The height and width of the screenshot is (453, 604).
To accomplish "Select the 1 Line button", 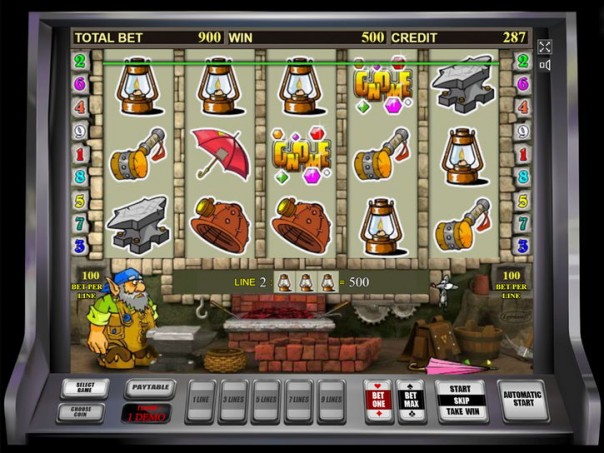I will pos(201,399).
